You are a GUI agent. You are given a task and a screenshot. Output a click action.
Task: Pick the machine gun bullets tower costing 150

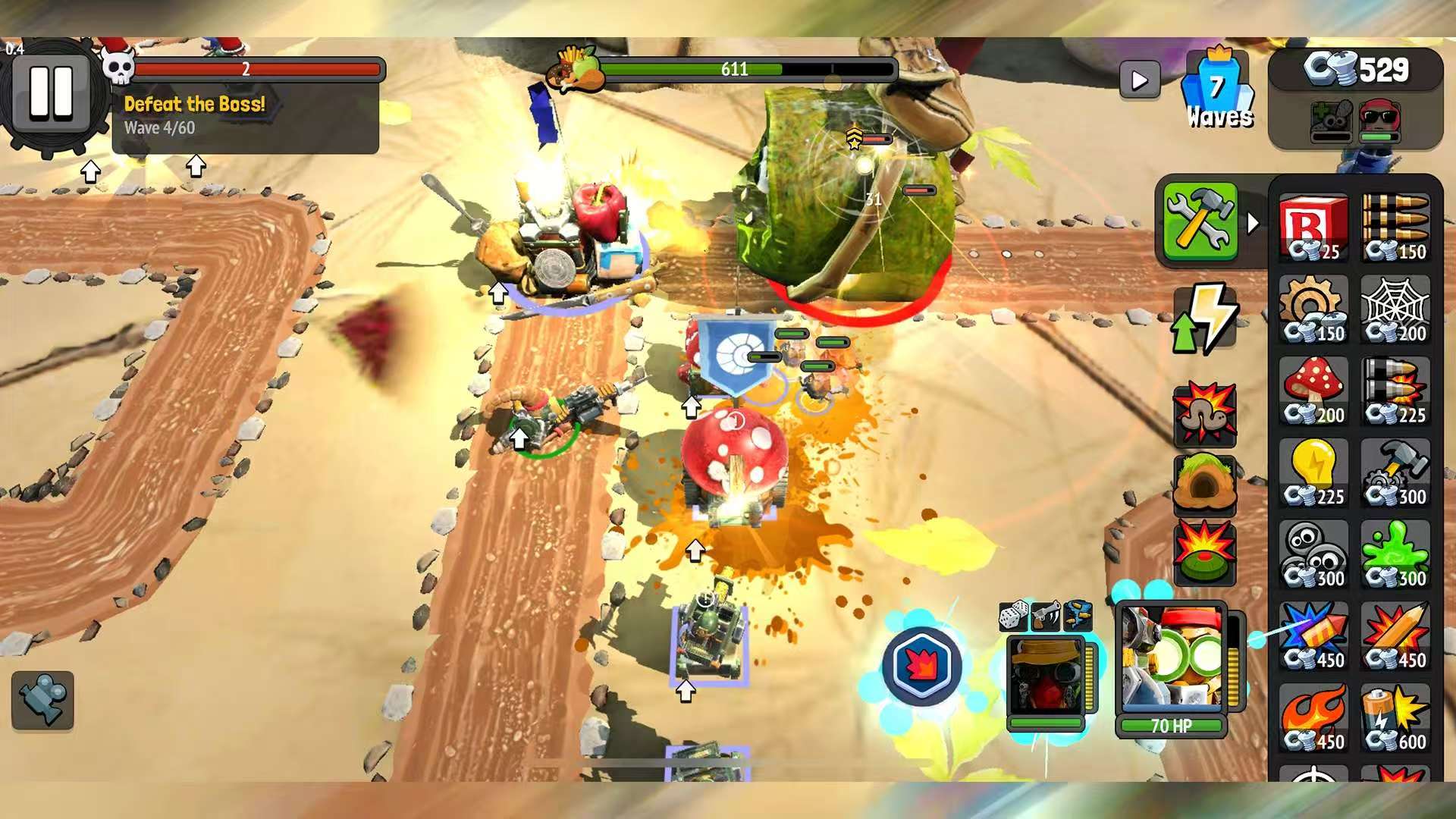[x=1395, y=227]
